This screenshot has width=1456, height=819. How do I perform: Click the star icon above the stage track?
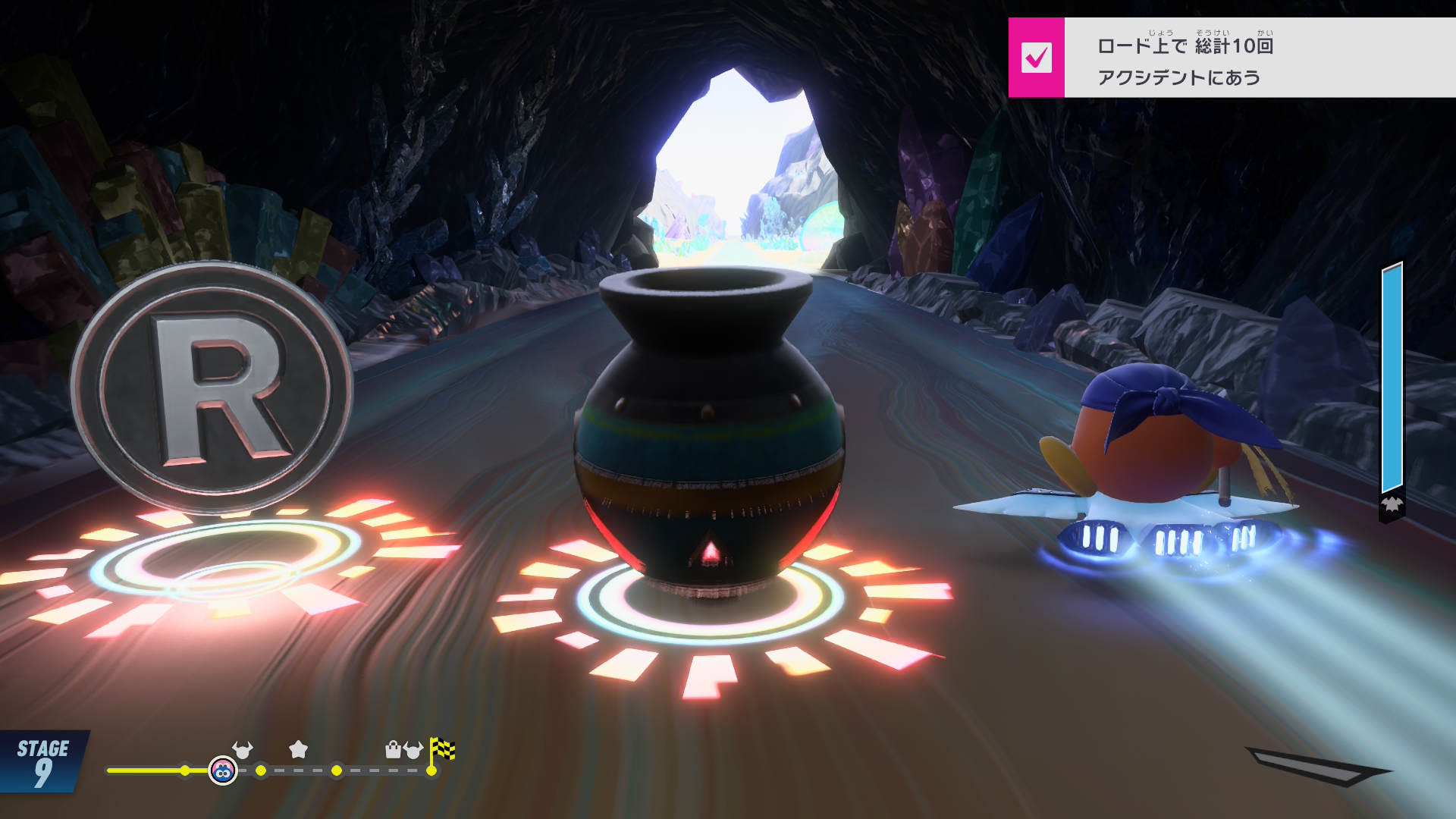click(x=299, y=749)
